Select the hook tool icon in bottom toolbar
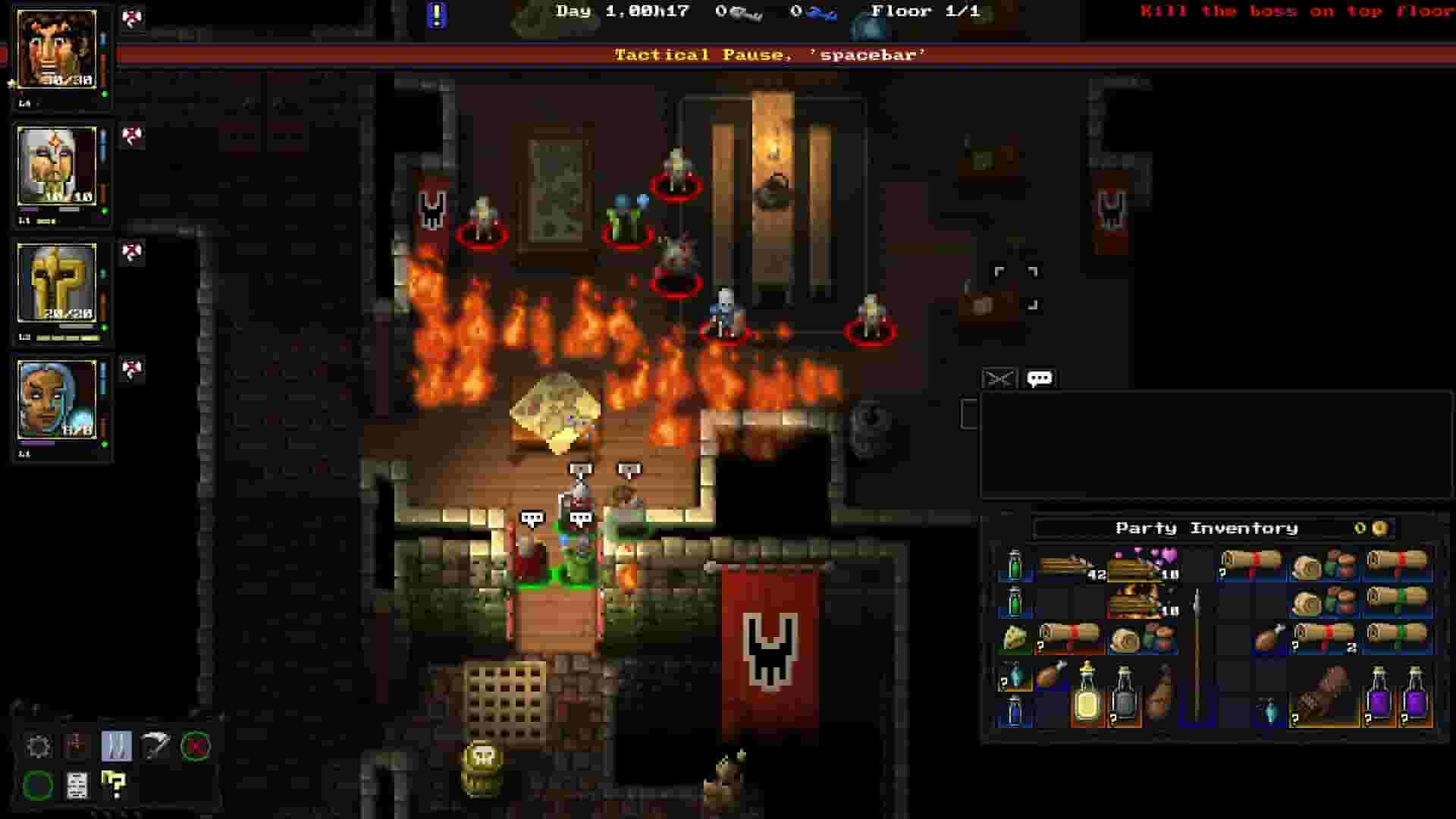Viewport: 1456px width, 819px height. [x=156, y=745]
